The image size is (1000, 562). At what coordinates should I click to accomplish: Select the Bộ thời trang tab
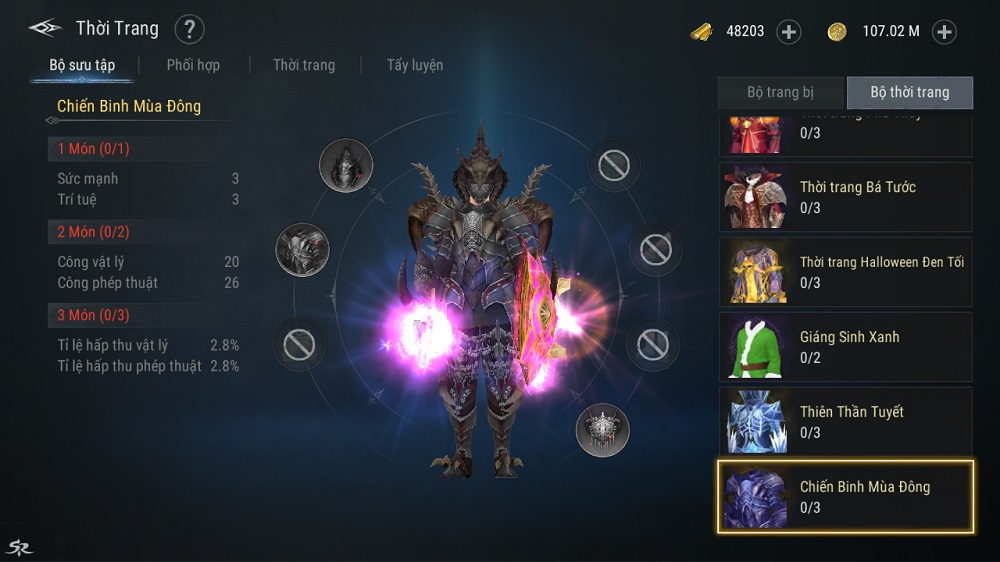coord(909,92)
